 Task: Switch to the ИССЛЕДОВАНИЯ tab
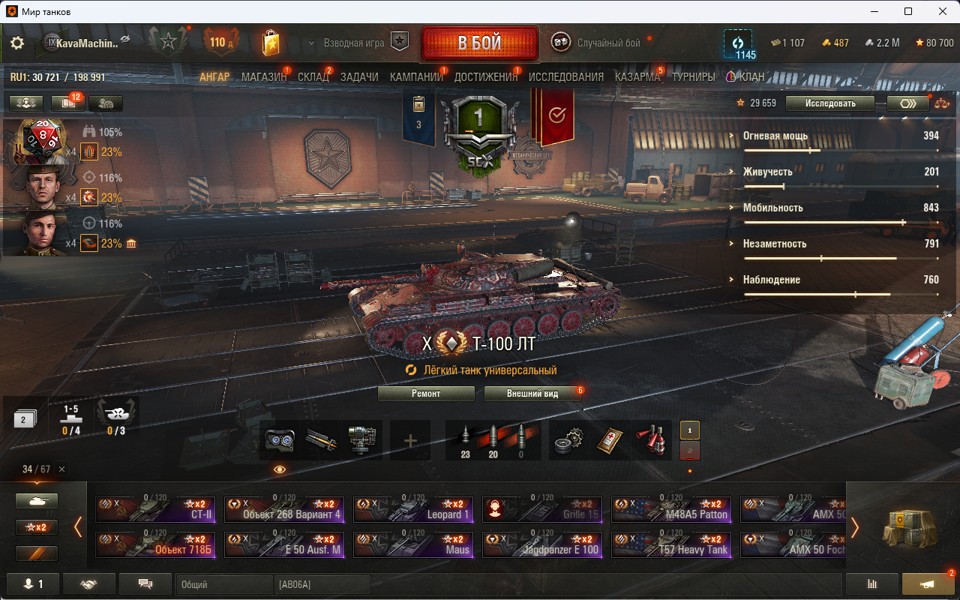pos(566,77)
